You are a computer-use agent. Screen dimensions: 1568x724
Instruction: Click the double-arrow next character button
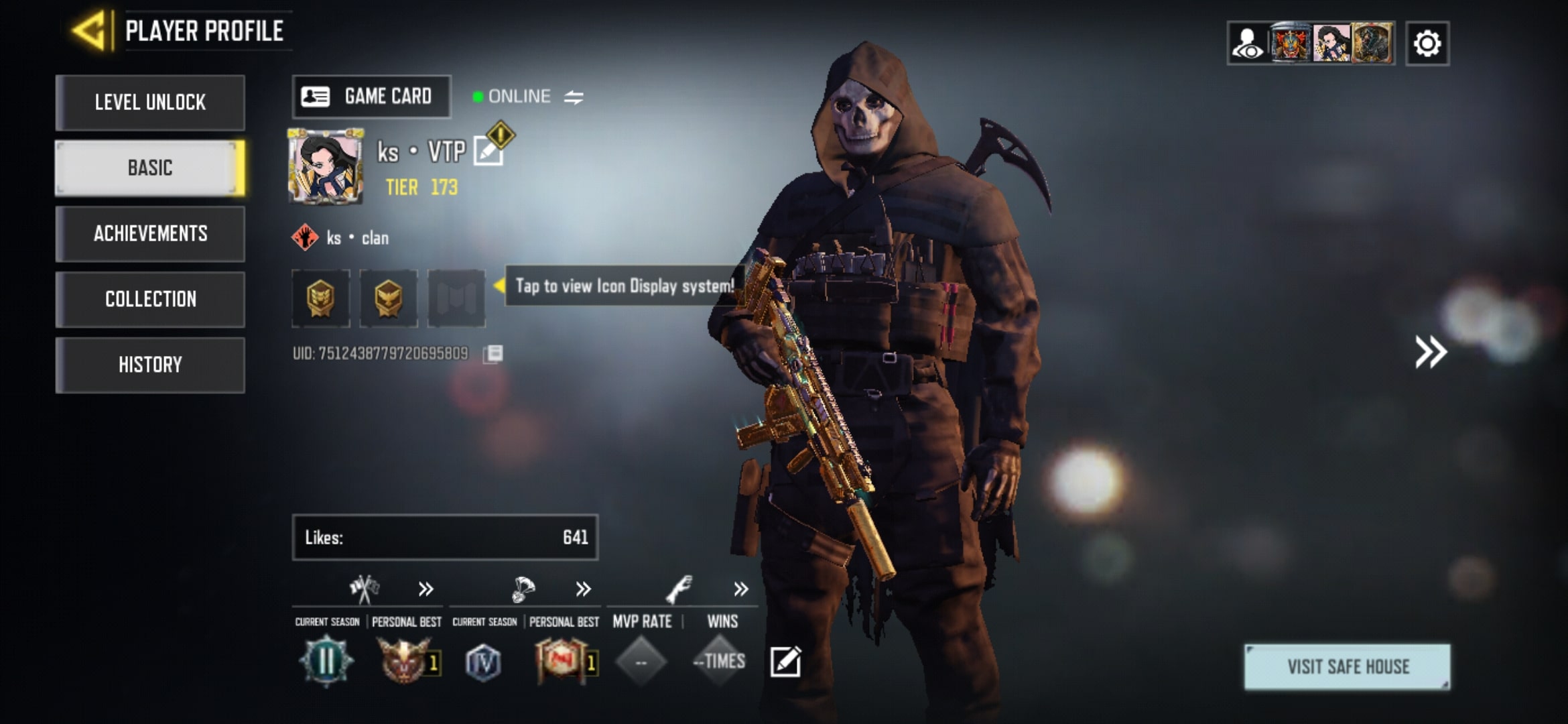pyautogui.click(x=1430, y=352)
